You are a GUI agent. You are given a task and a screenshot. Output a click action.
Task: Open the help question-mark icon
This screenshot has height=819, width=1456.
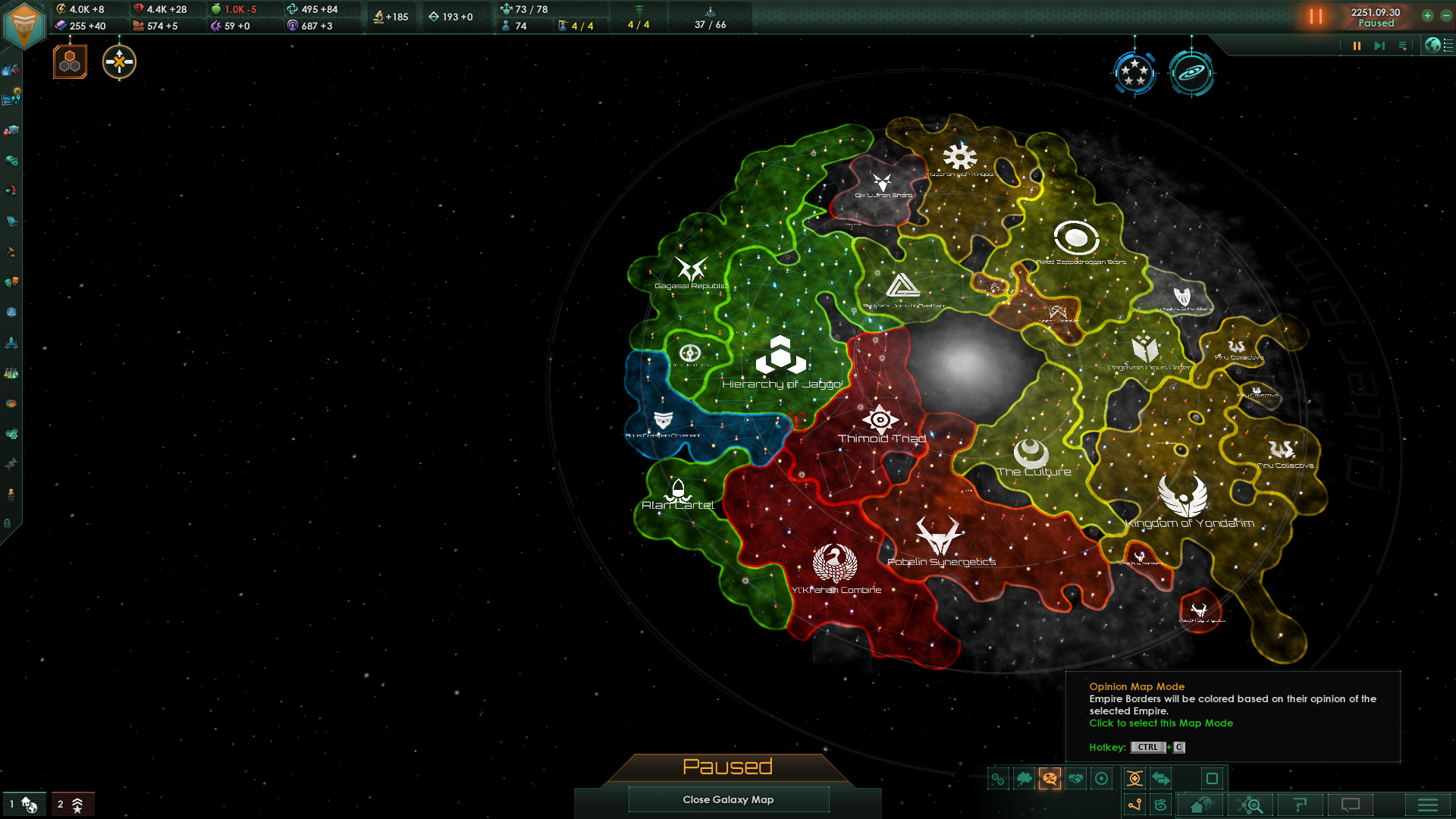[x=1301, y=805]
